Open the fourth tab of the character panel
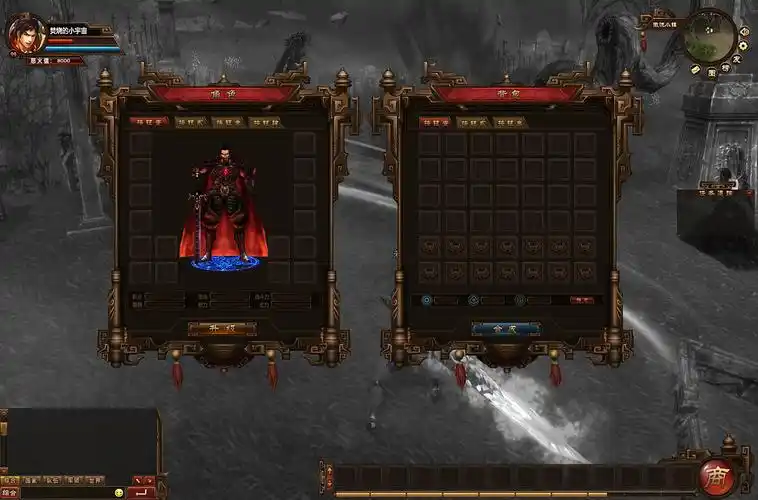758x500 pixels. (264, 122)
